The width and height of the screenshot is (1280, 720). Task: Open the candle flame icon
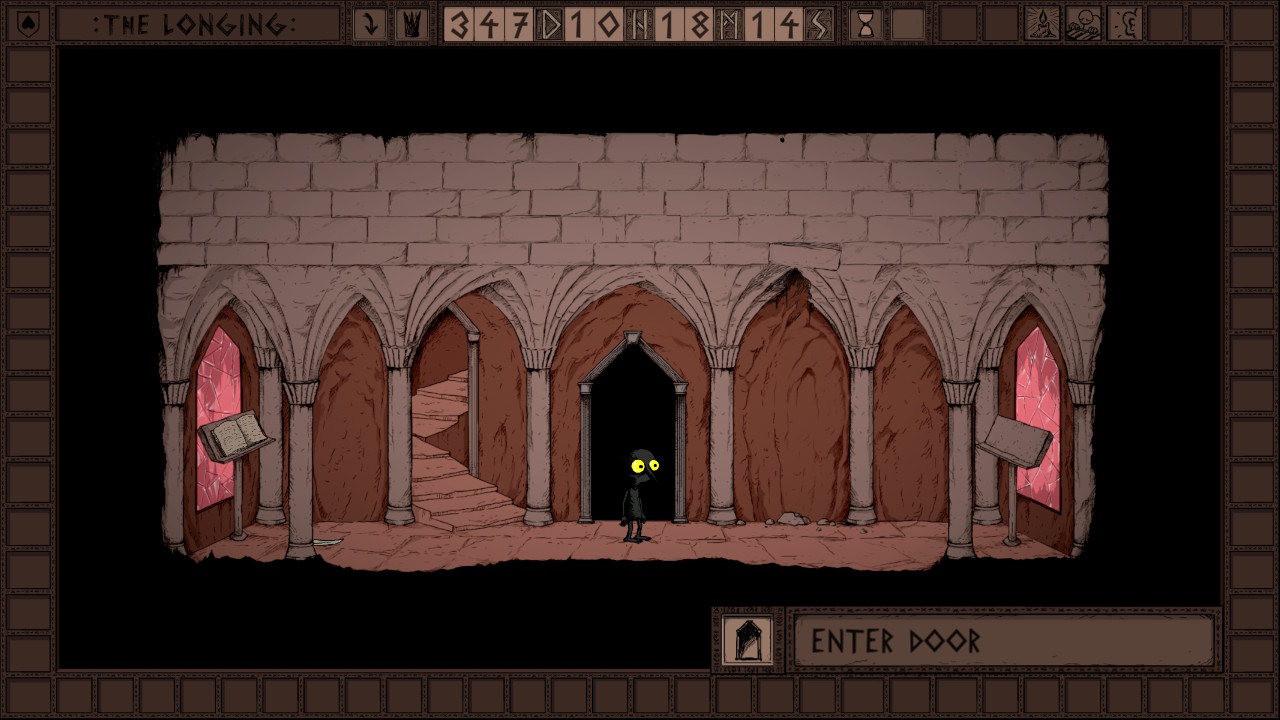pos(1043,24)
